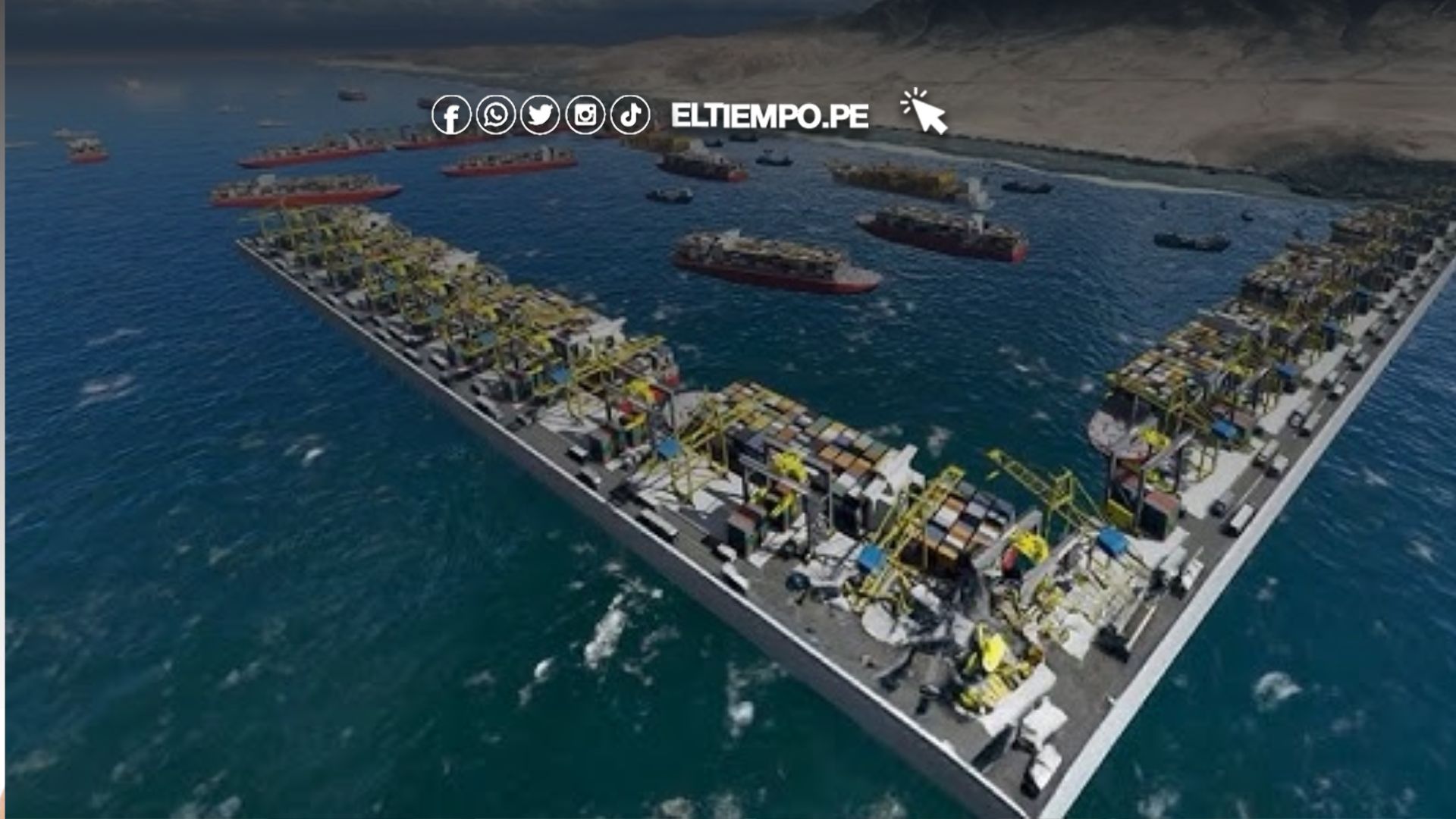Open the TikTok icon beside ELTIEMPO.PE
The image size is (1456, 819).
tap(630, 115)
